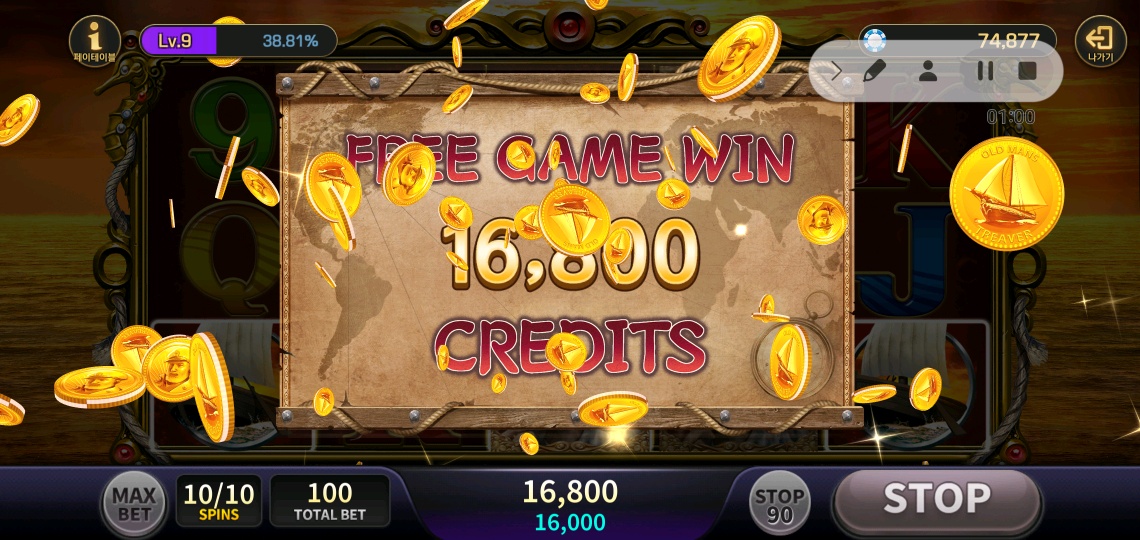Collapse the recording toolbar with the arrow
Viewport: 1140px width, 540px height.
[838, 71]
